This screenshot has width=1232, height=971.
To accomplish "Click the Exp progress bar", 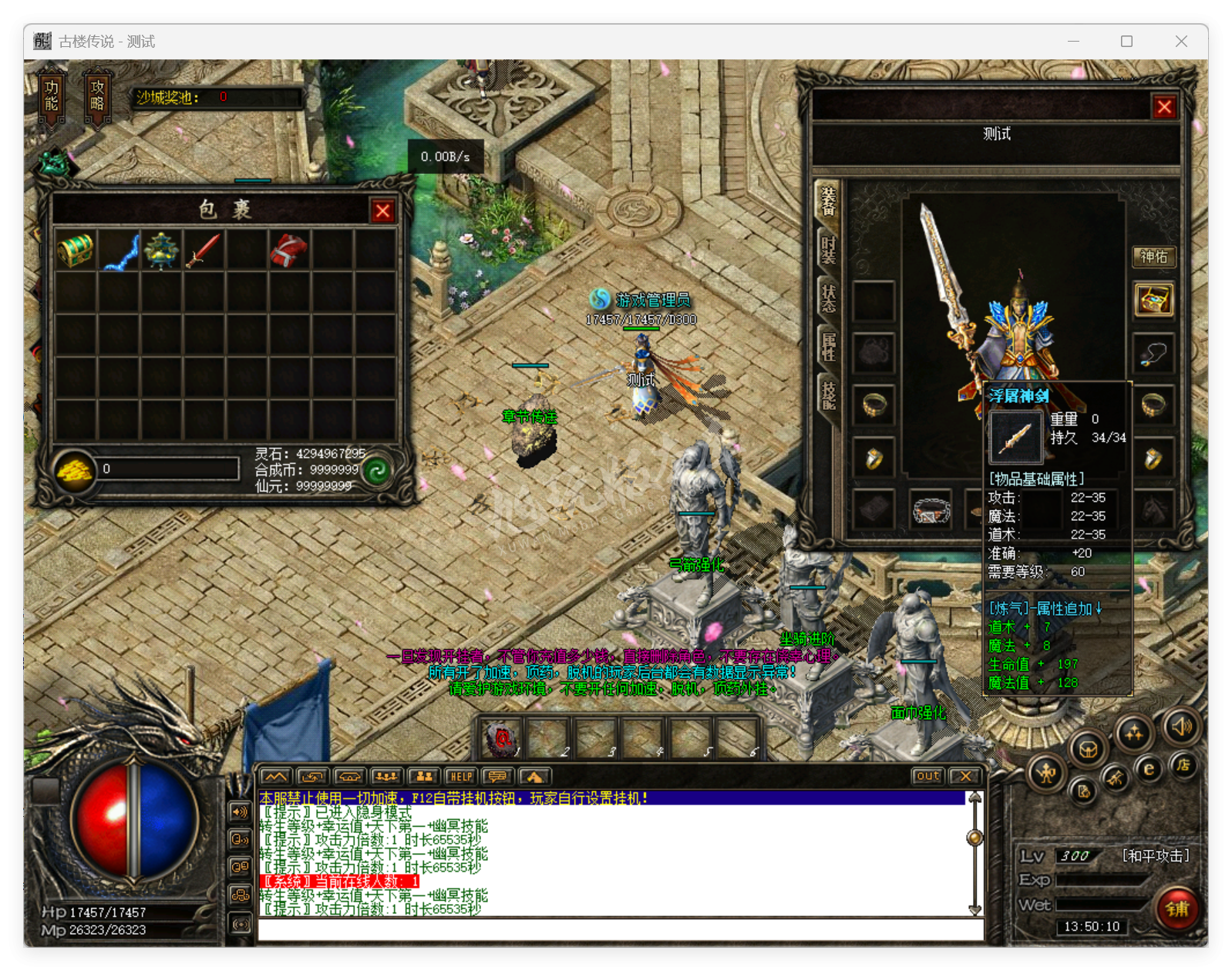I will tap(1102, 879).
